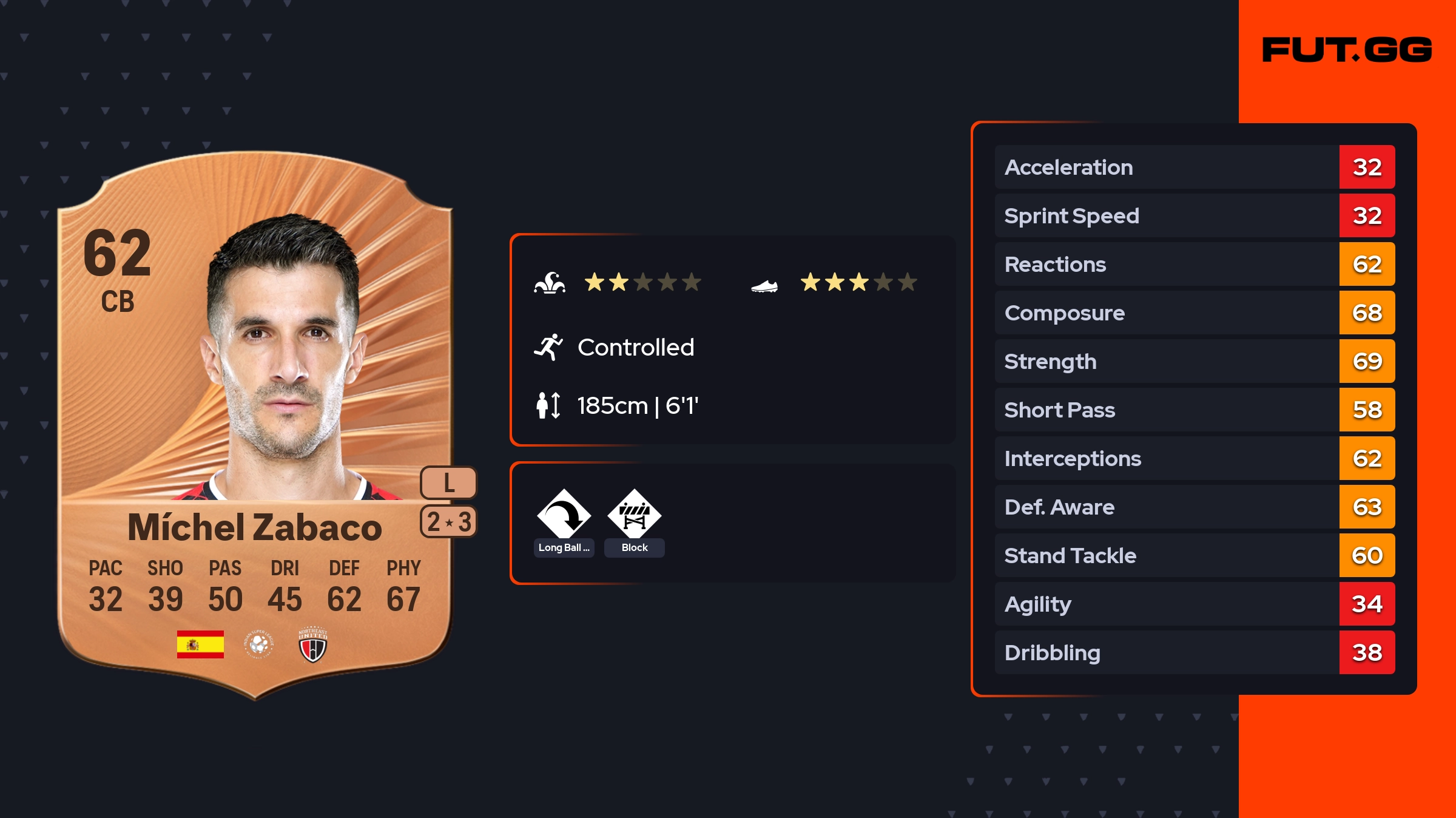
Task: Show the Long Ball playstyle icon details
Action: pos(564,515)
